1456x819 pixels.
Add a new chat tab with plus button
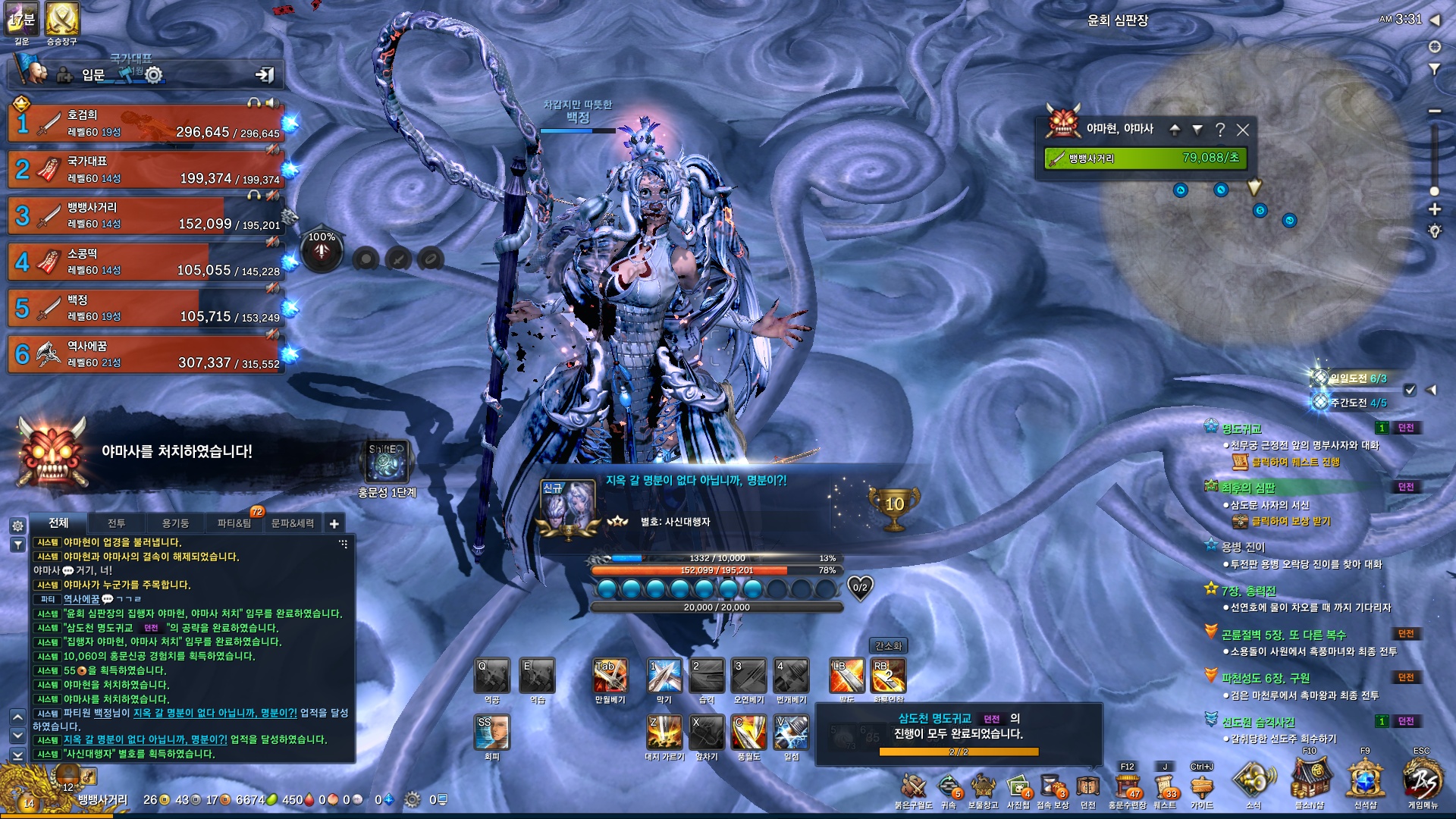334,523
